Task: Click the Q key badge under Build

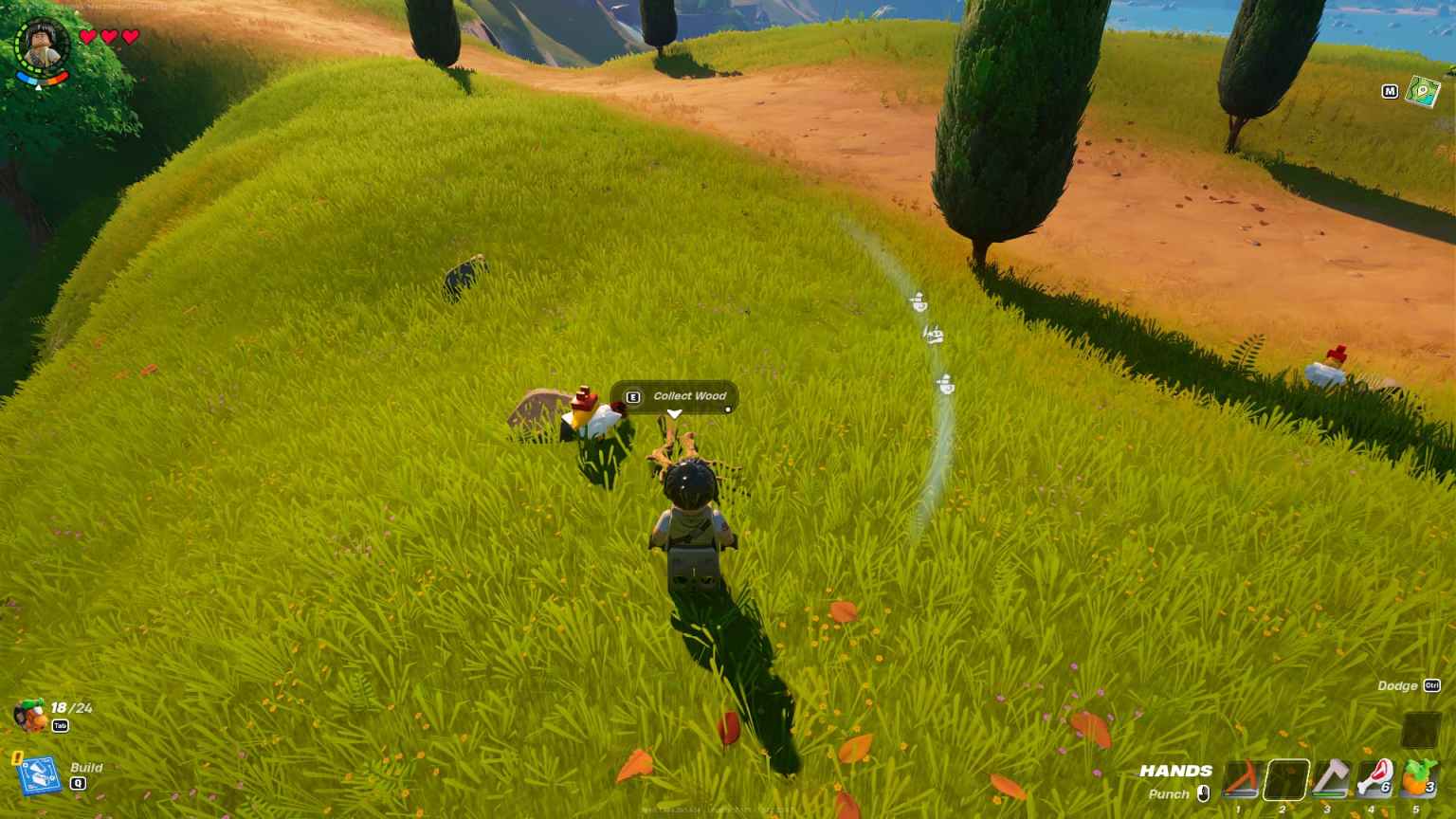Action: pos(79,785)
